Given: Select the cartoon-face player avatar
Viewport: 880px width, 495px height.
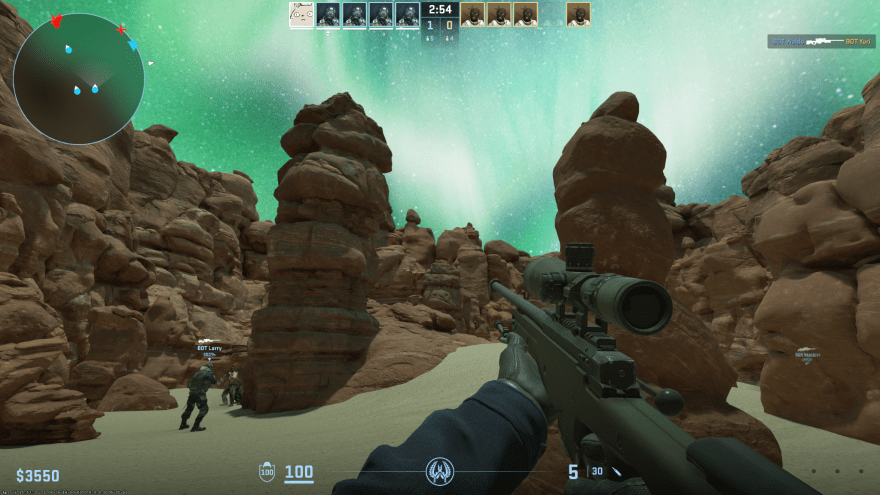Looking at the screenshot, I should tap(301, 14).
